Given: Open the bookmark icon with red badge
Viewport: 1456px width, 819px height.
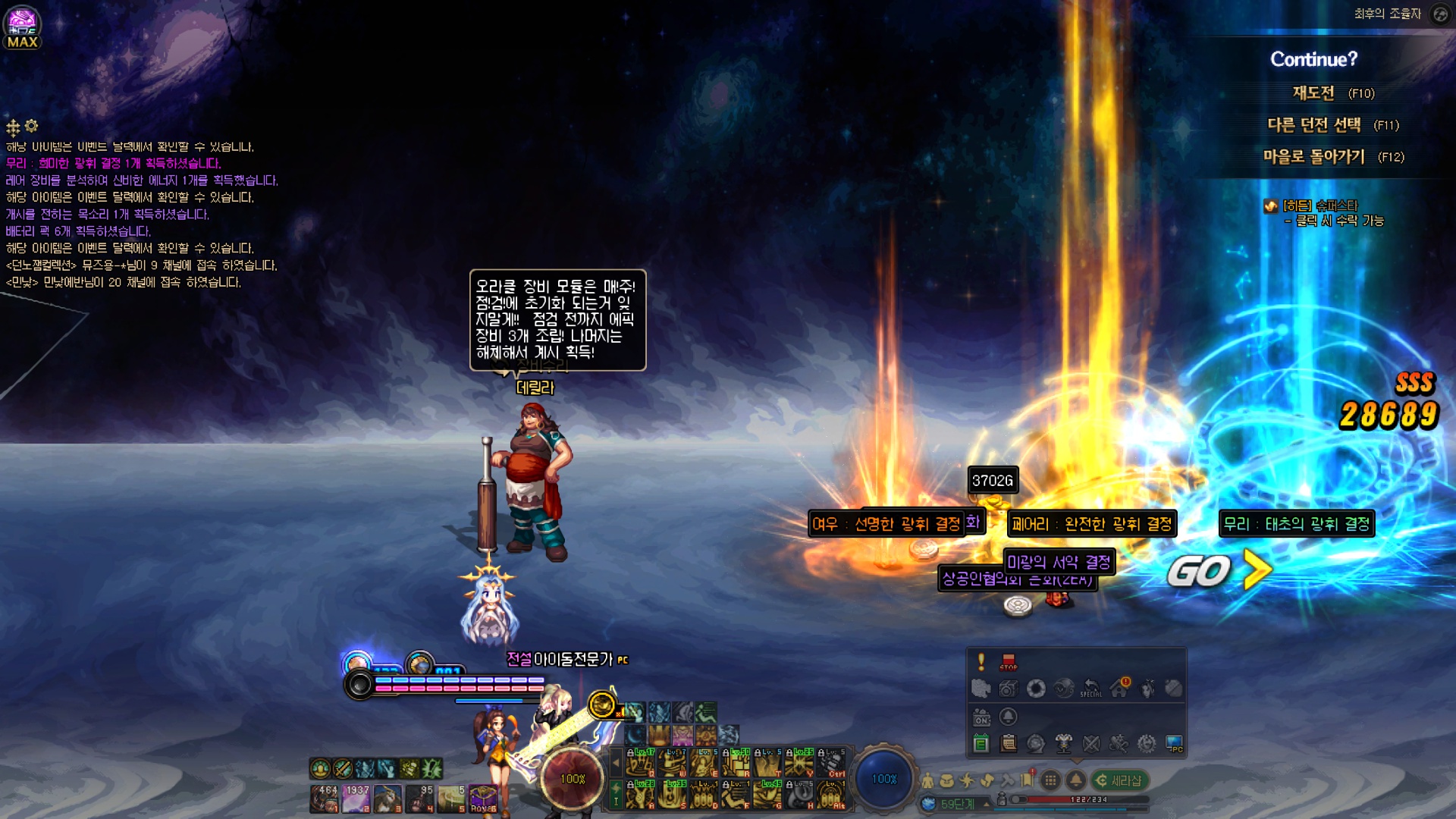Looking at the screenshot, I should point(1027,779).
